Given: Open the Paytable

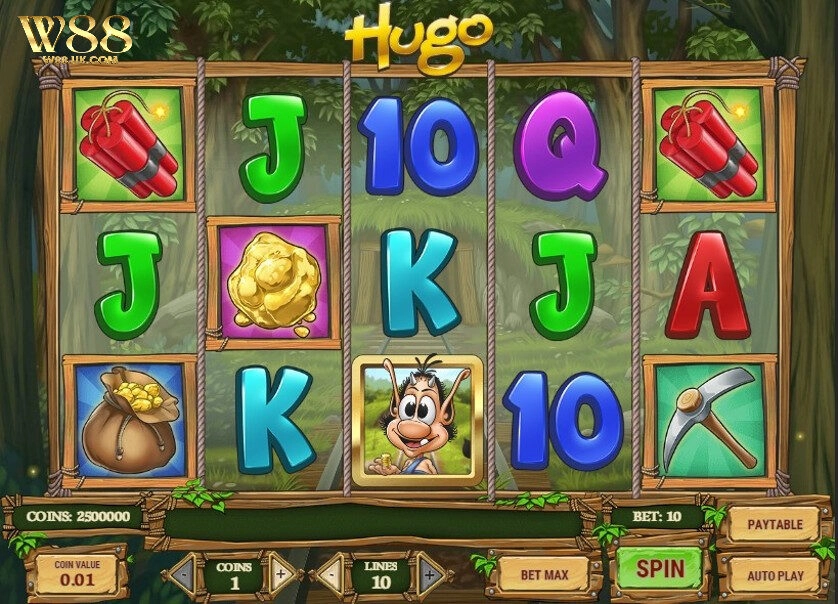Looking at the screenshot, I should [775, 523].
